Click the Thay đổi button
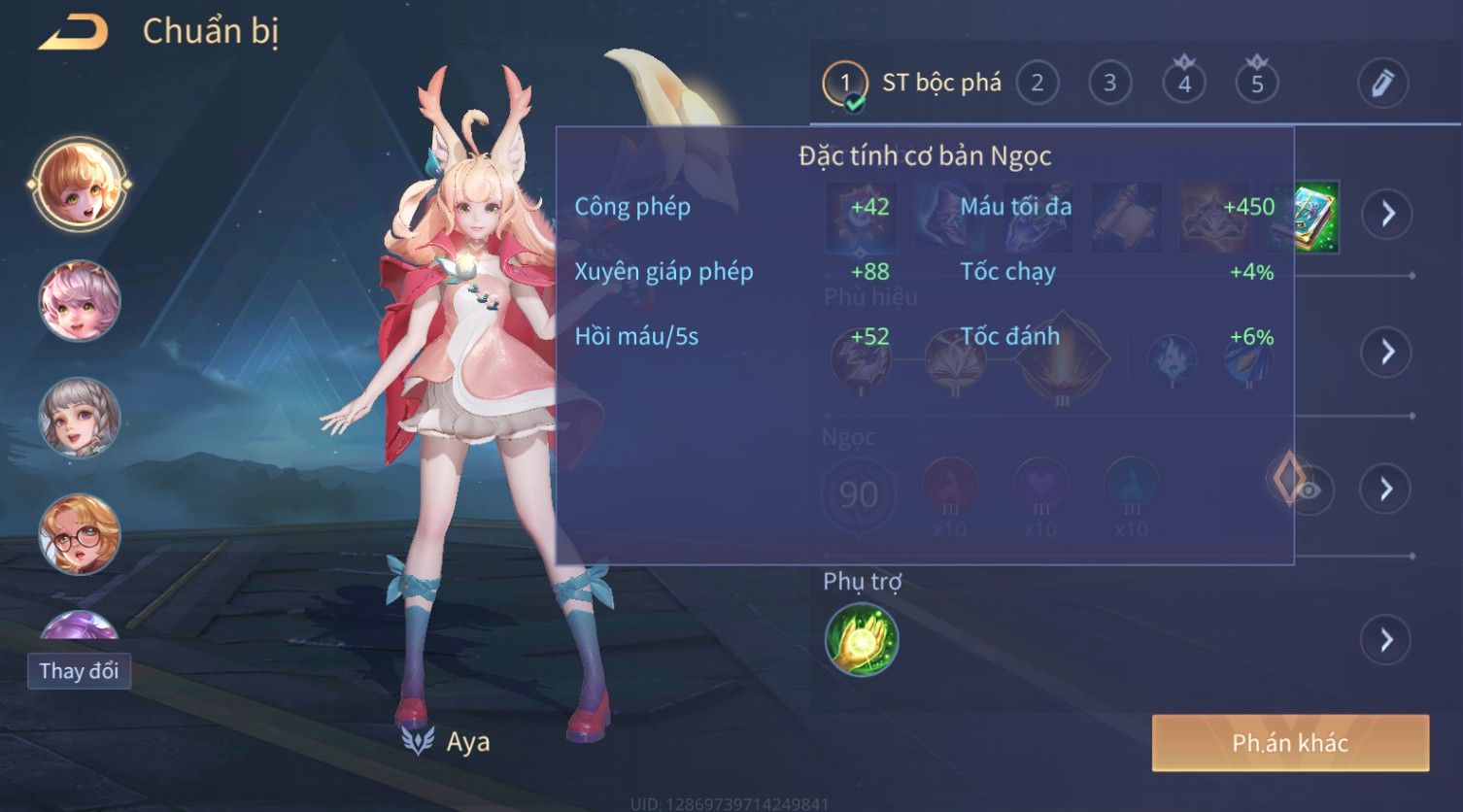 click(x=79, y=671)
